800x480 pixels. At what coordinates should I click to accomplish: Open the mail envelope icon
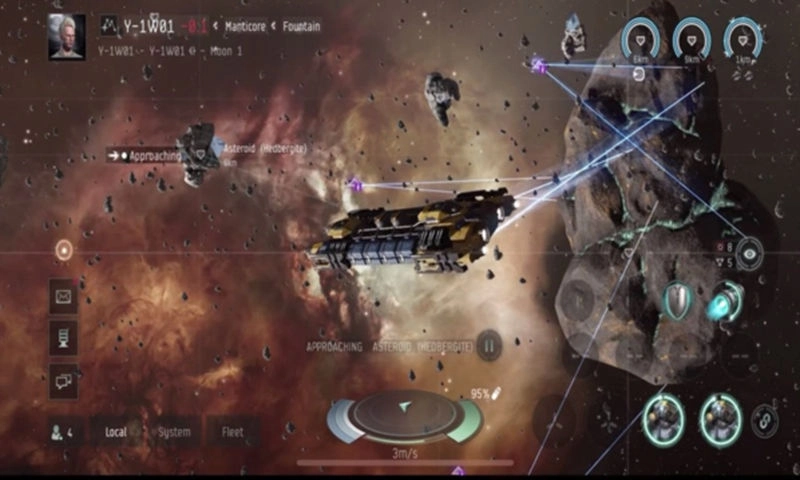coord(63,296)
